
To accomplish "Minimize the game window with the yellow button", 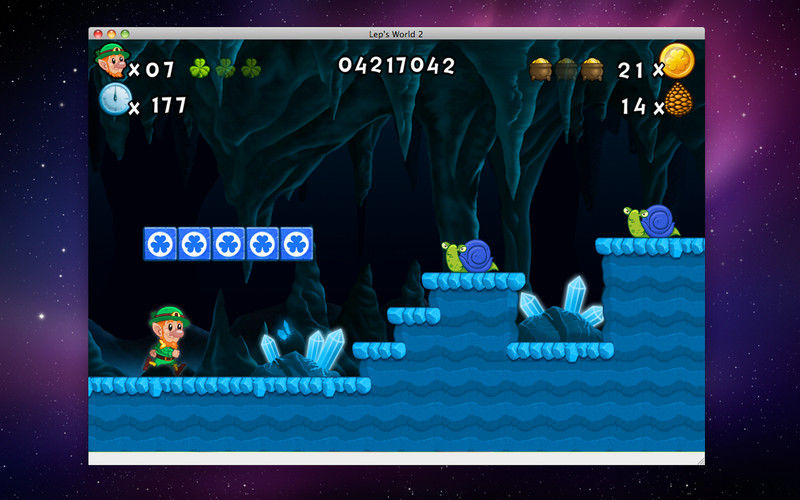I will [110, 34].
